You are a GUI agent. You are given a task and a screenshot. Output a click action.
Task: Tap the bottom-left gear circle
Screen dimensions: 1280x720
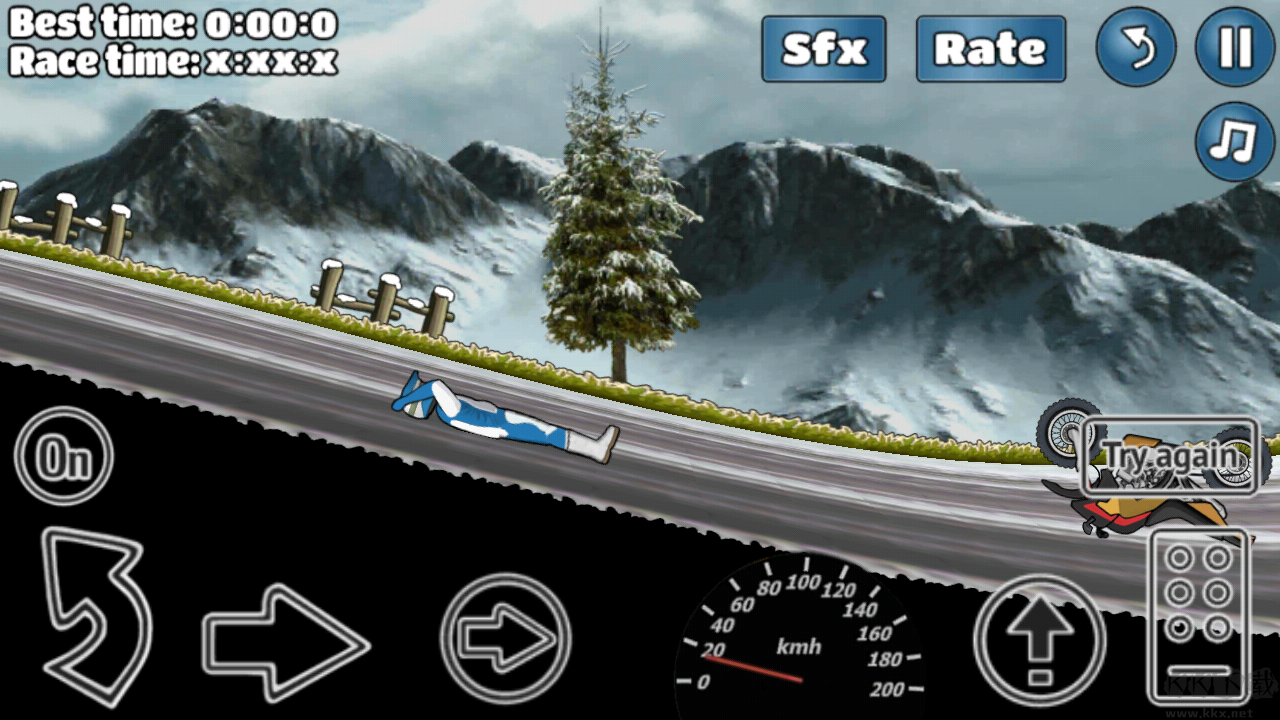1179,627
